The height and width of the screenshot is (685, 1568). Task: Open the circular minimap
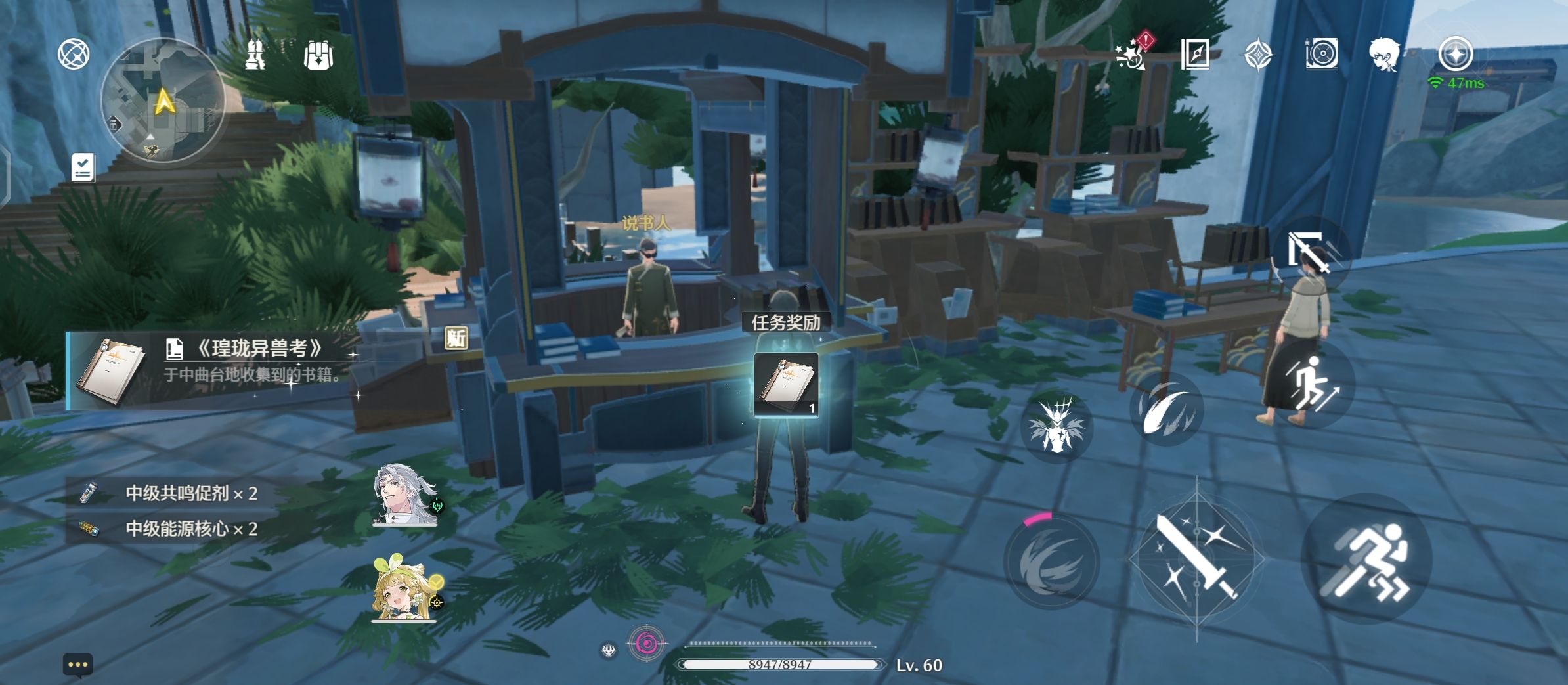click(162, 101)
